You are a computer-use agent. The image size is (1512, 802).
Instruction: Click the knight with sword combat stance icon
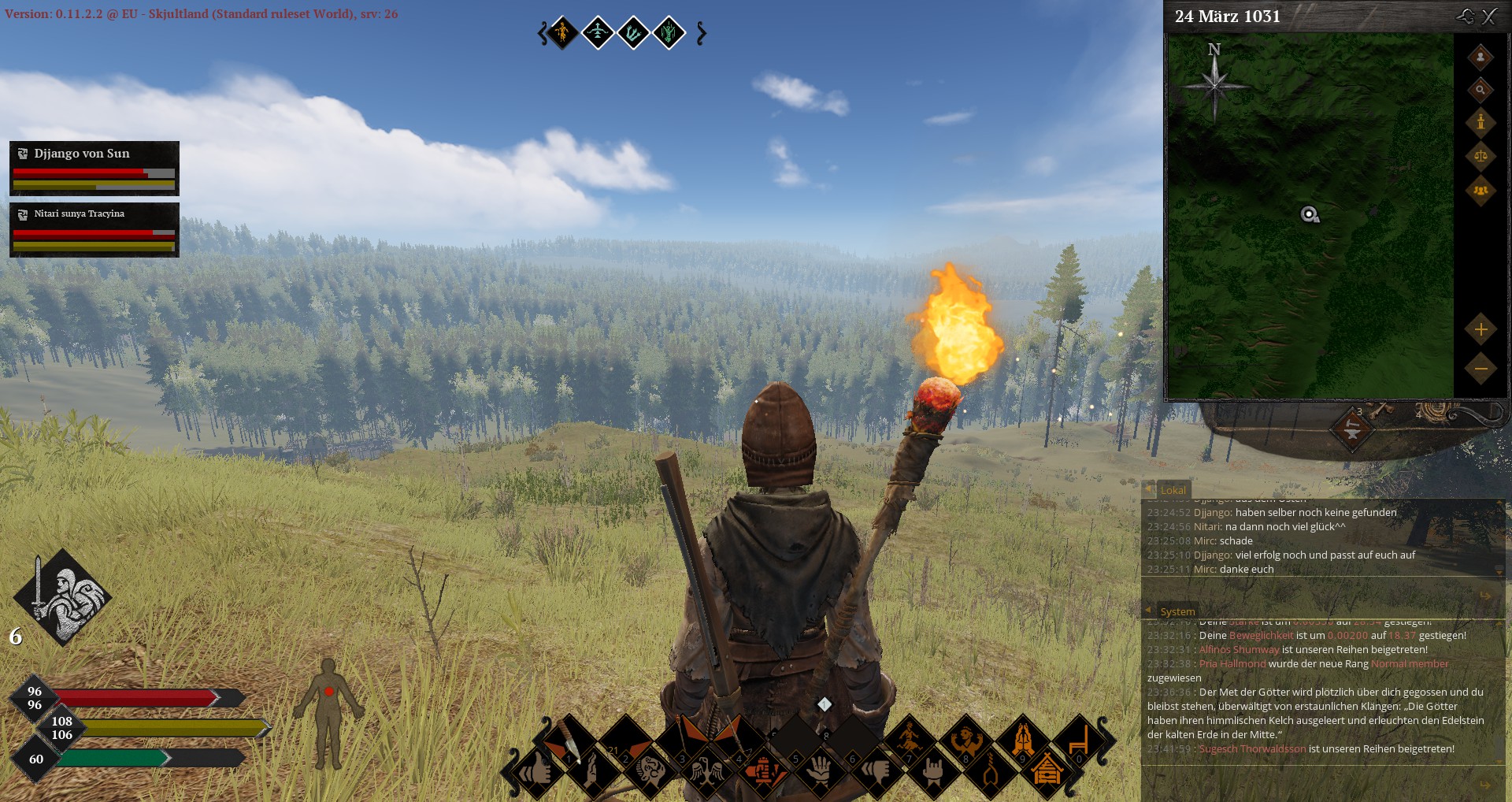pyautogui.click(x=63, y=597)
